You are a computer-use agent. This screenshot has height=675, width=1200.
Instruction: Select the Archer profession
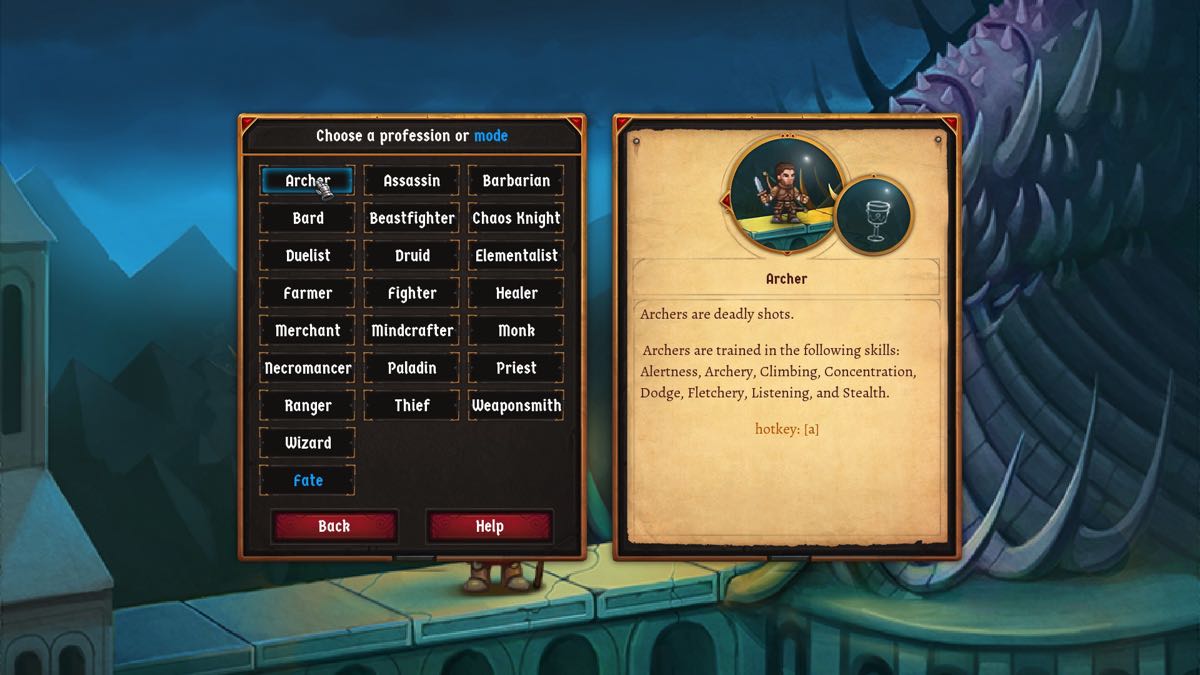(307, 181)
